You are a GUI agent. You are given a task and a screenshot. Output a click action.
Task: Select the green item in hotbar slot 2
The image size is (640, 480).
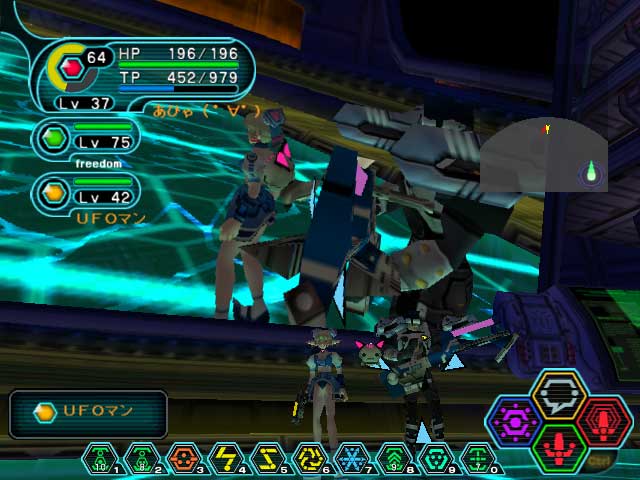143,459
